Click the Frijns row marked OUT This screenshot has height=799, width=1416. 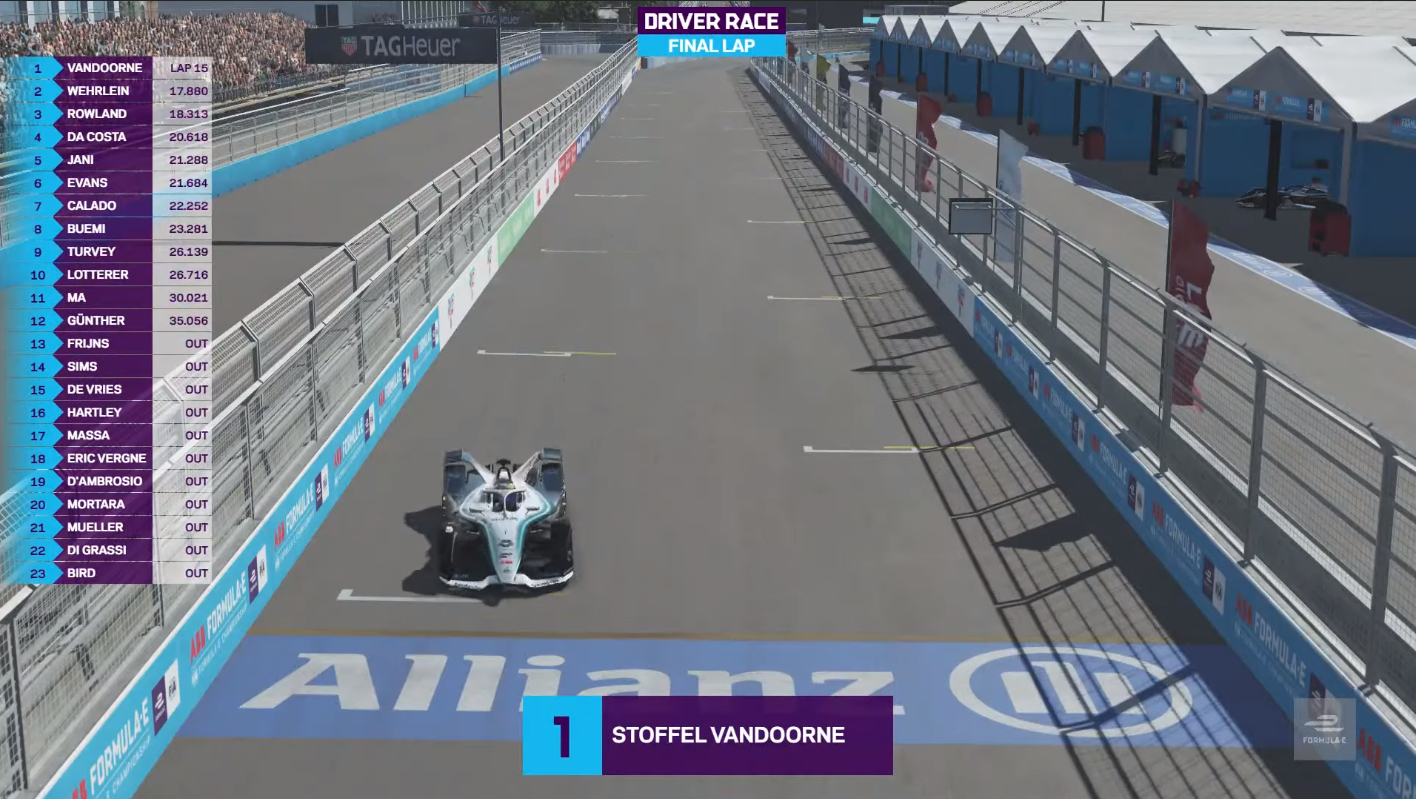click(108, 344)
